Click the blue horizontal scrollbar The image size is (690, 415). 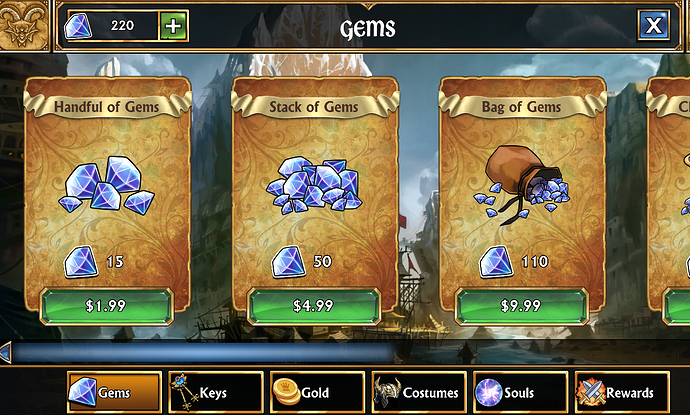pos(200,352)
